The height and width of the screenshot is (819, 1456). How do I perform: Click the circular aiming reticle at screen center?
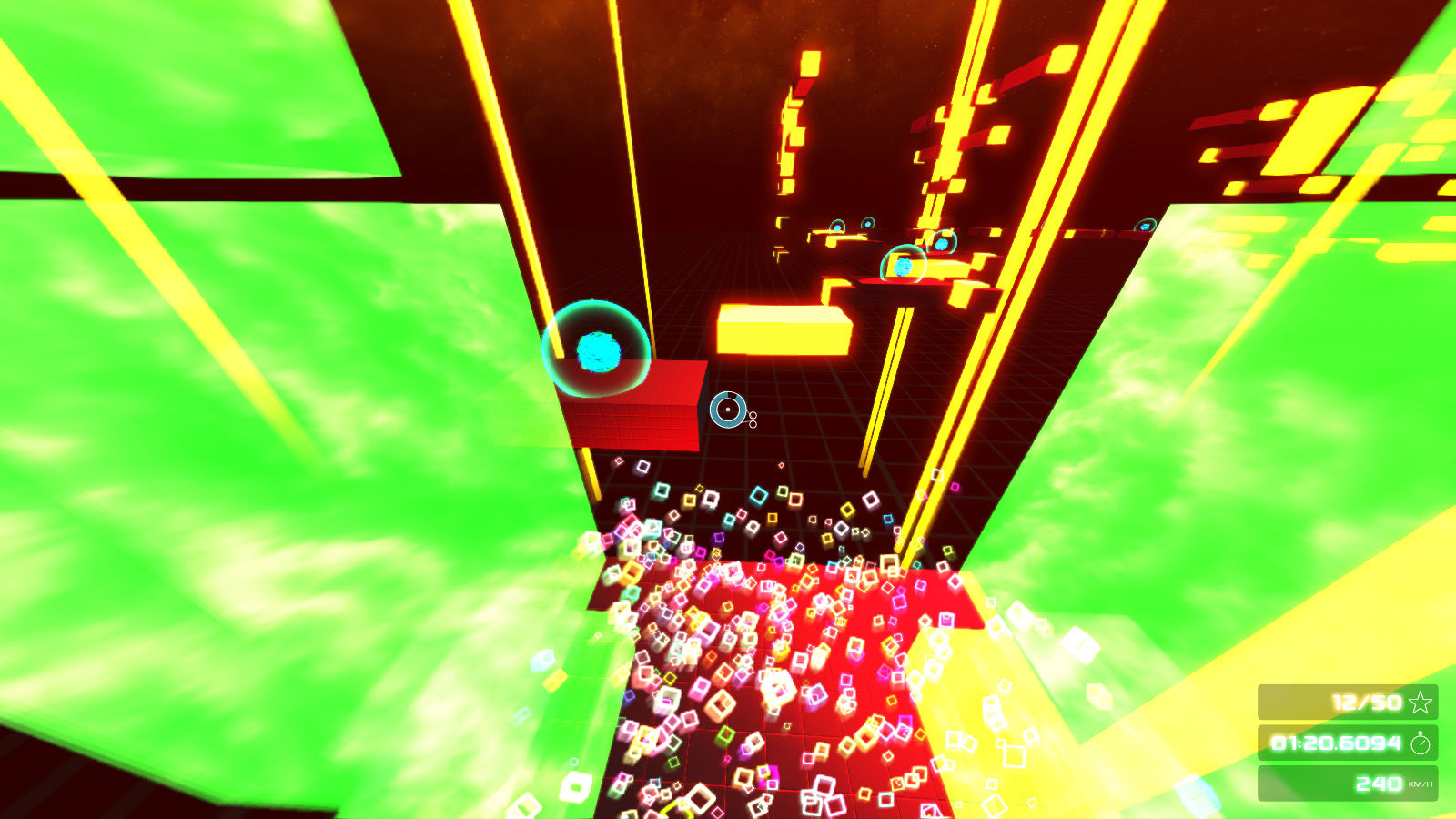728,411
